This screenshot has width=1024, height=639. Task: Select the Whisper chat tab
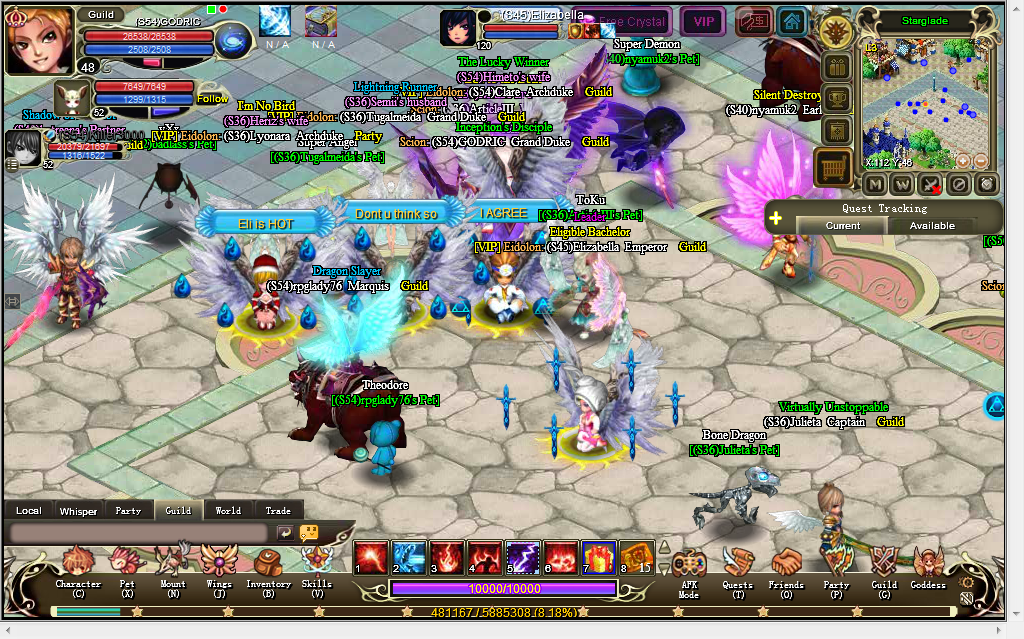tap(78, 510)
